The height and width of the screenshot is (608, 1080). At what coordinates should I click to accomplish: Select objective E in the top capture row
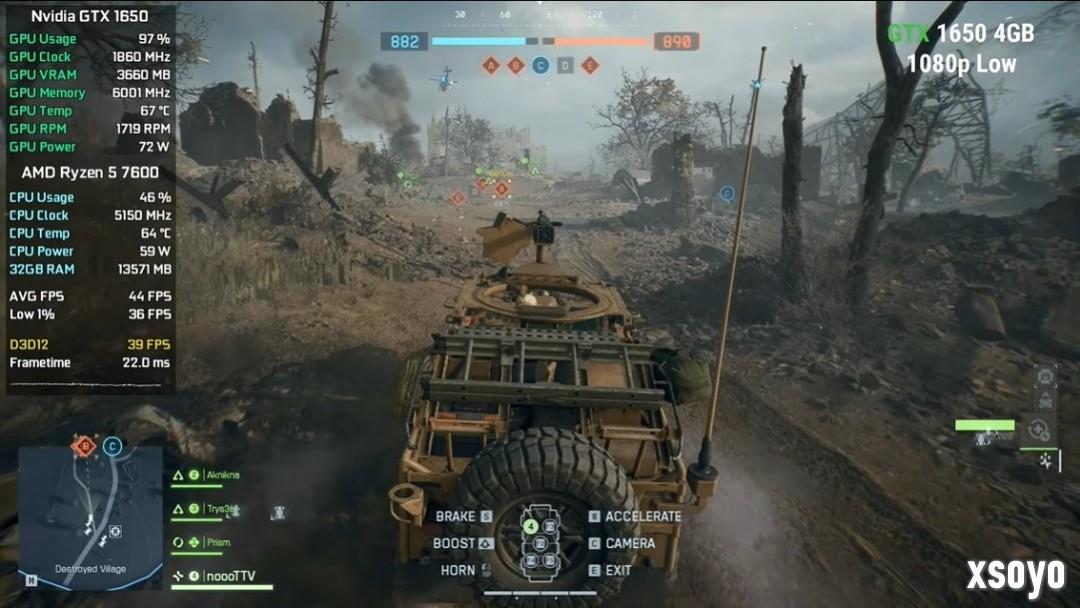tap(590, 66)
